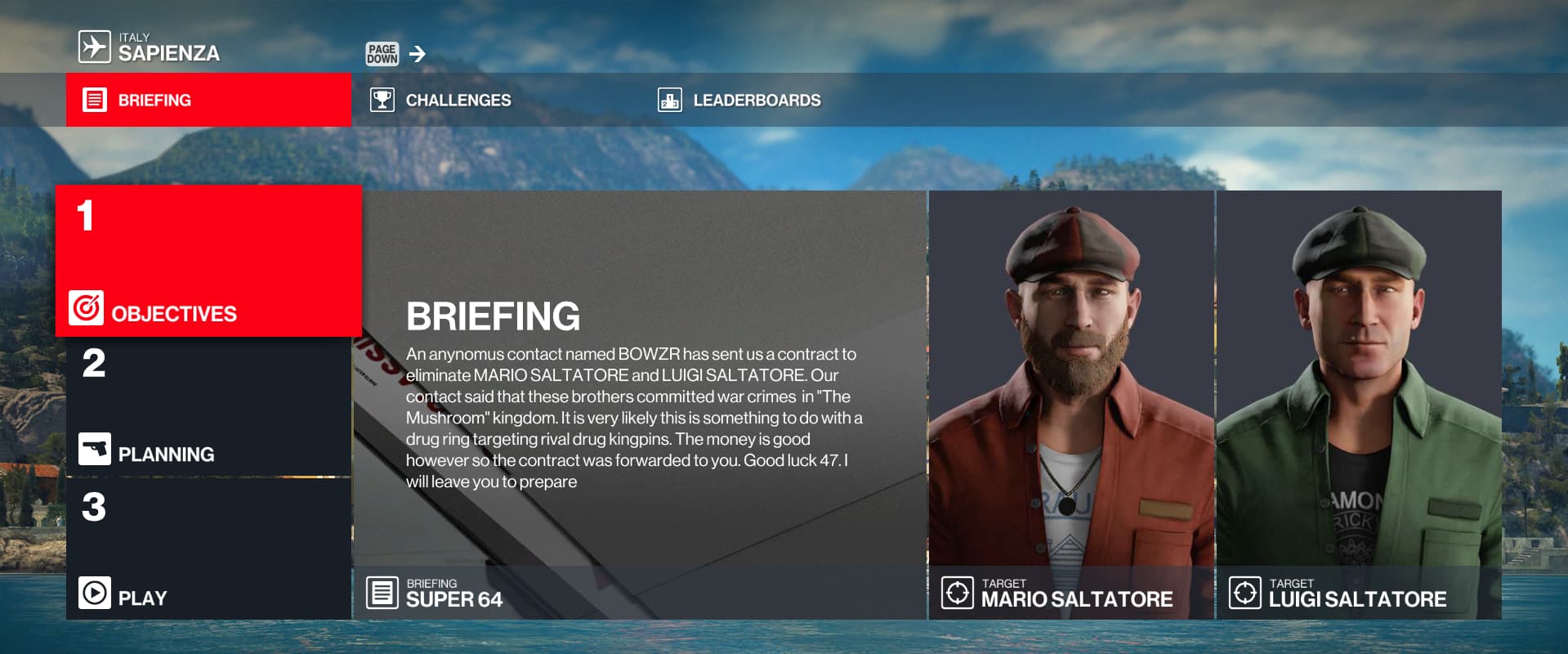
Task: Select the Objectives step tile
Action: click(208, 262)
